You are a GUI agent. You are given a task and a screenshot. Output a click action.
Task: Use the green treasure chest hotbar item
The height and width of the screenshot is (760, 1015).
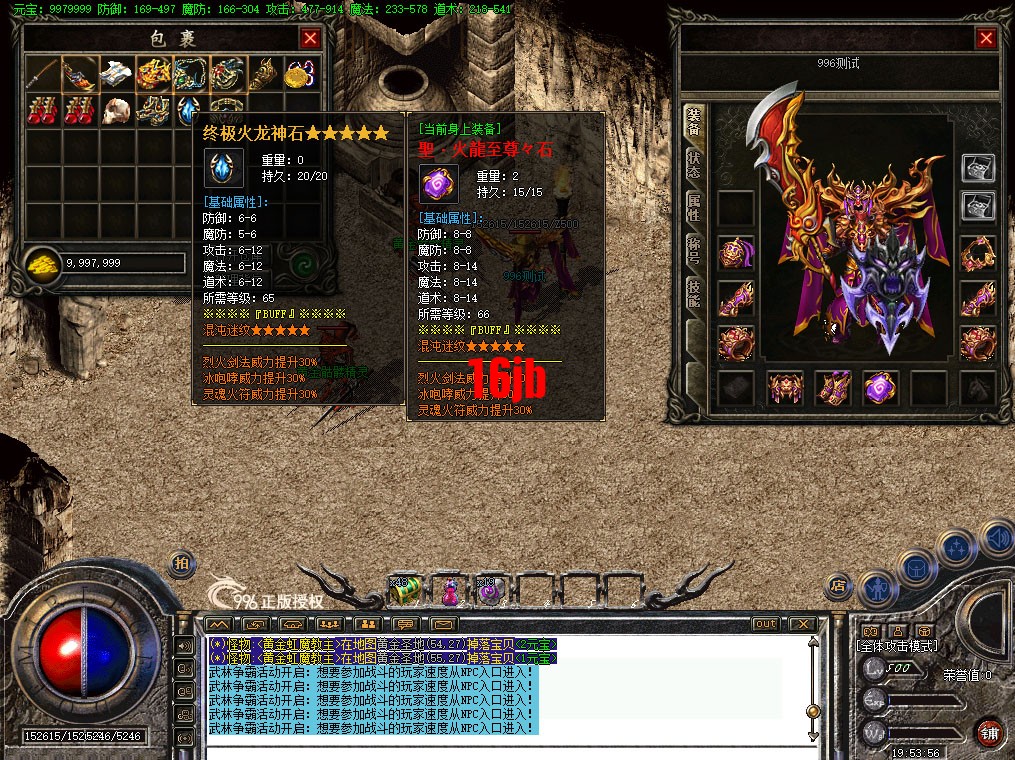405,590
